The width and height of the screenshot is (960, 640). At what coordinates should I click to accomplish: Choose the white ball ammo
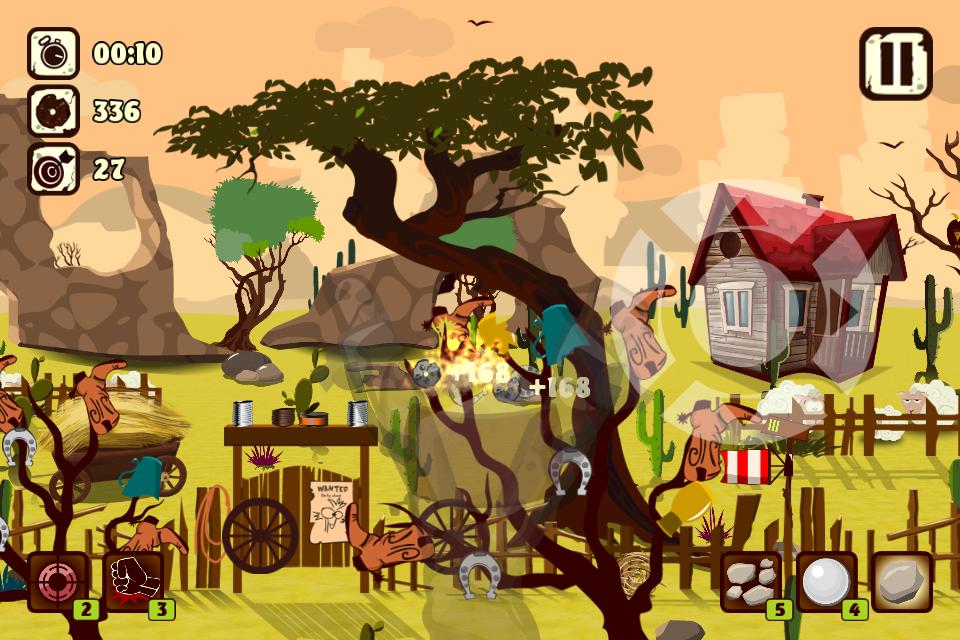(826, 581)
